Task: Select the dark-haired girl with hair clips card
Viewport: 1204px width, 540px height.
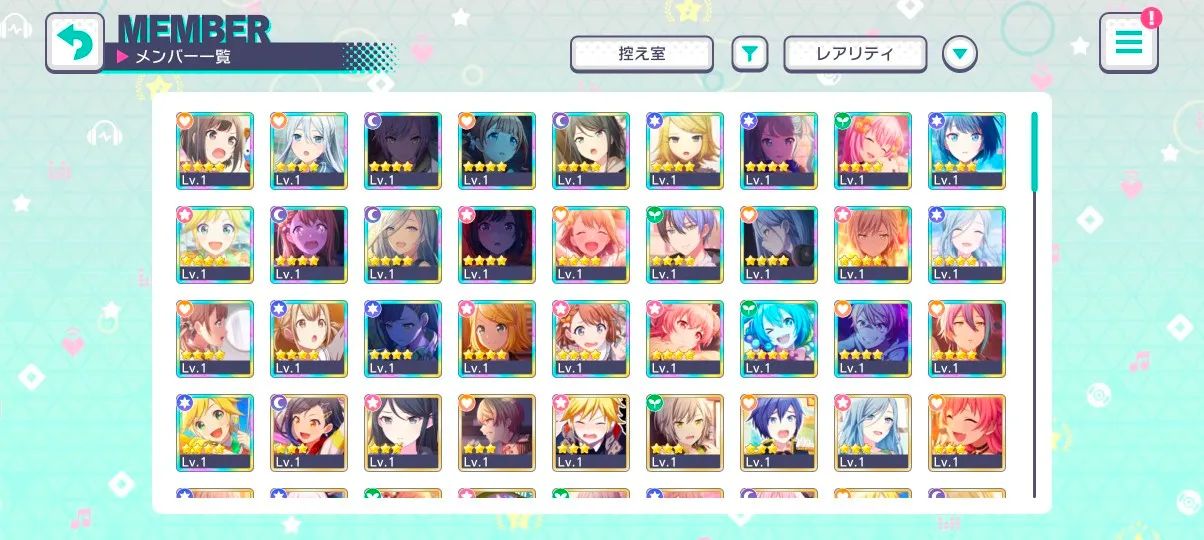Action: 309,432
